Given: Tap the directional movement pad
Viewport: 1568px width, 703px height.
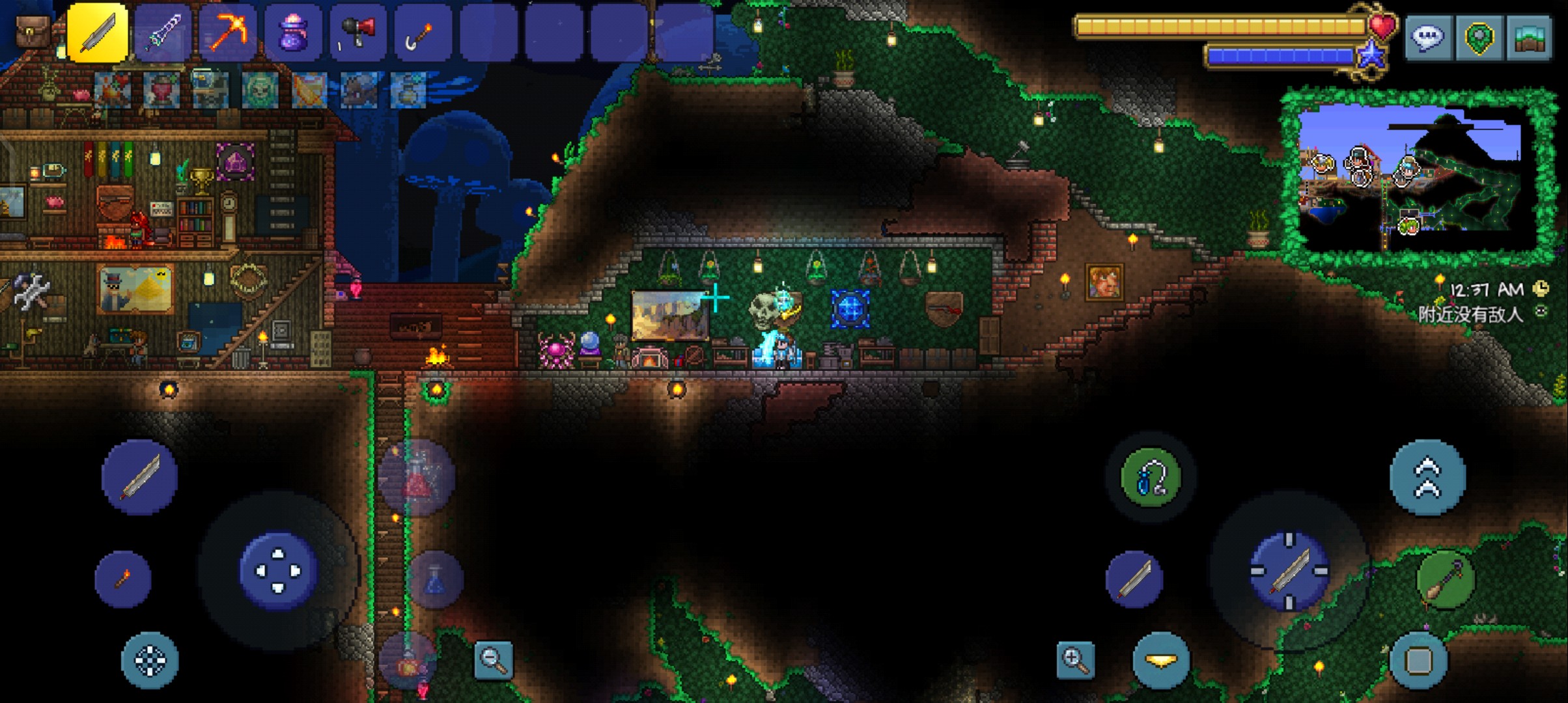Looking at the screenshot, I should pos(279,571).
